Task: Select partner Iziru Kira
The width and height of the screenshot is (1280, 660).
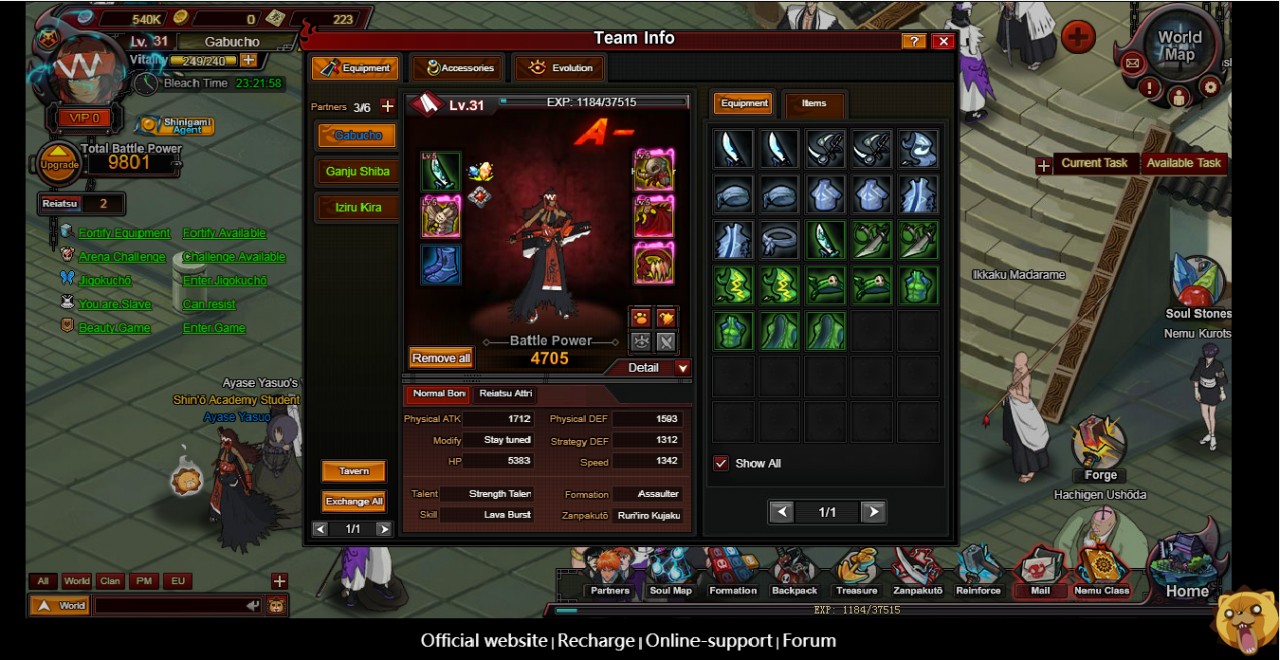Action: coord(357,208)
